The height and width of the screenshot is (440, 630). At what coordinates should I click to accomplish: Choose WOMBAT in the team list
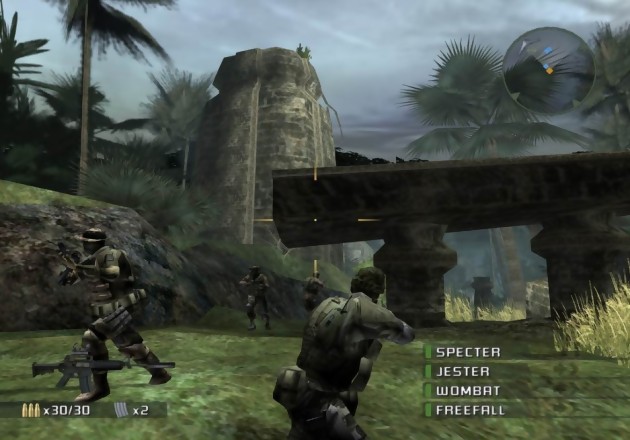coord(465,390)
